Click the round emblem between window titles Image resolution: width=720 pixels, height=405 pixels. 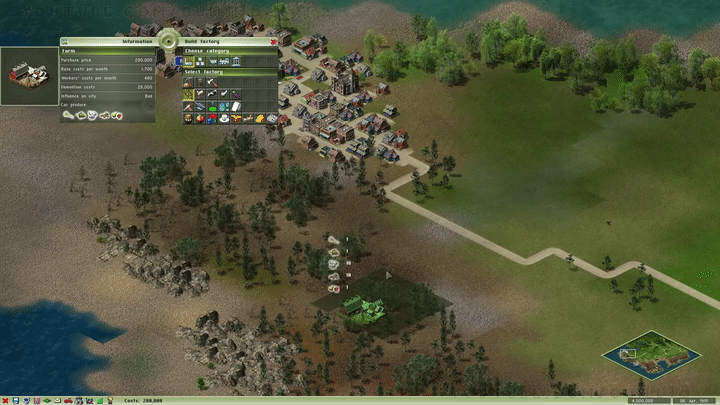tap(168, 42)
